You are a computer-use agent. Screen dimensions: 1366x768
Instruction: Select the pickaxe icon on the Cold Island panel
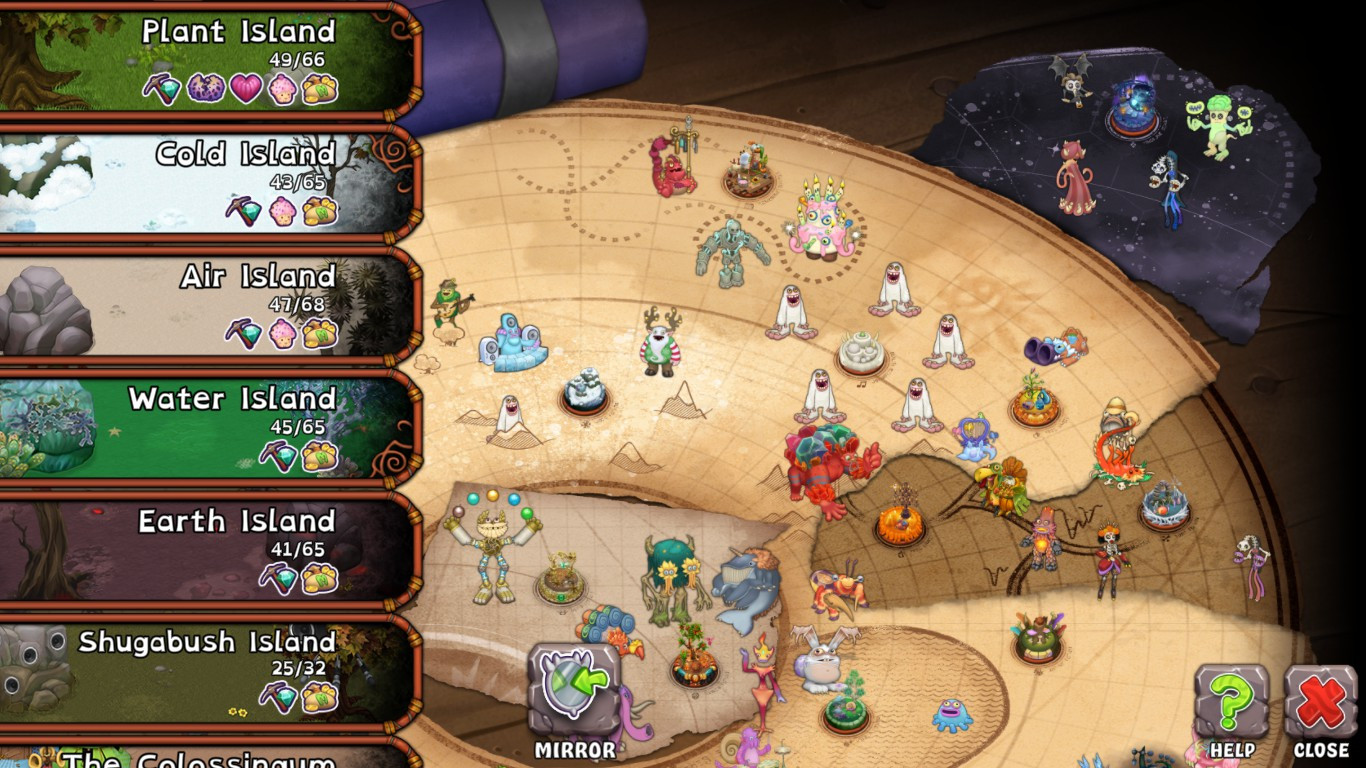click(x=243, y=211)
